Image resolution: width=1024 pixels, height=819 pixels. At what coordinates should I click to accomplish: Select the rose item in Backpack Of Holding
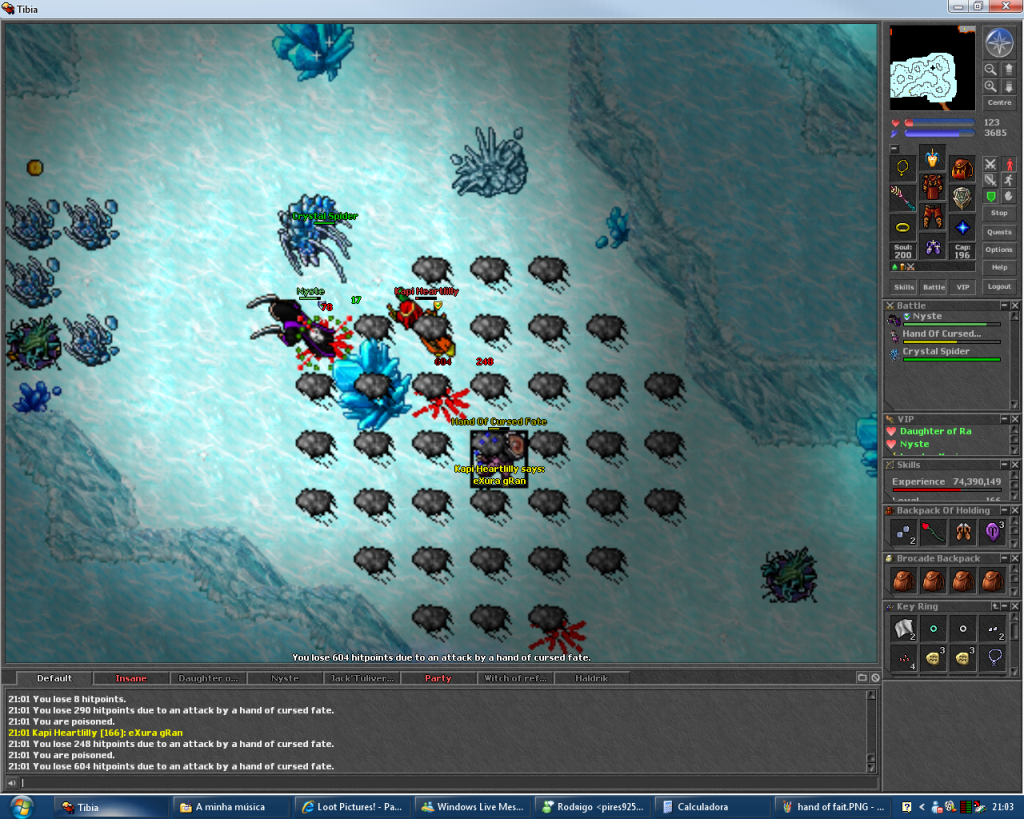(932, 532)
